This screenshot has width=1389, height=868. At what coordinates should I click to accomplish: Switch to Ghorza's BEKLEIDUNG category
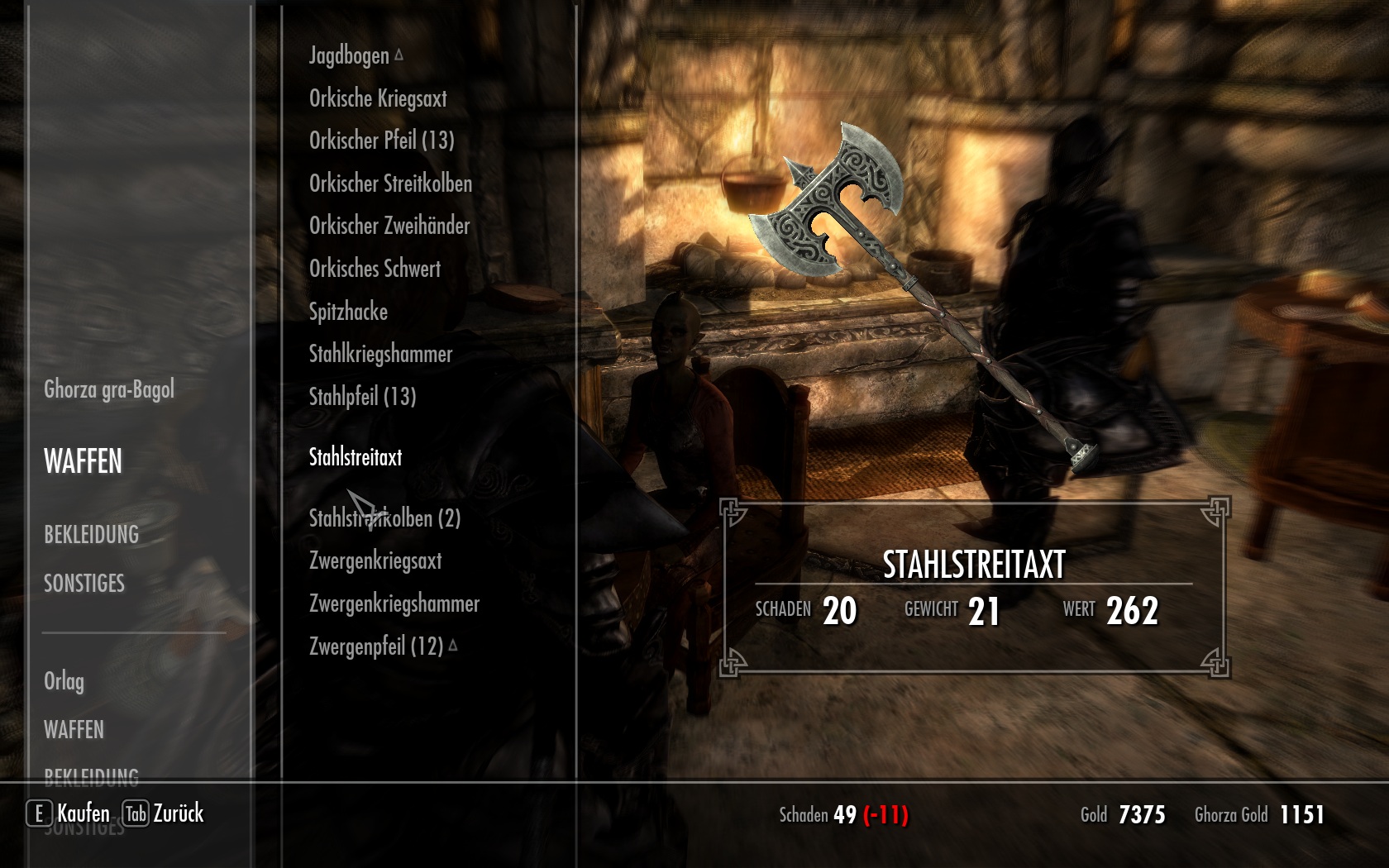pos(91,535)
